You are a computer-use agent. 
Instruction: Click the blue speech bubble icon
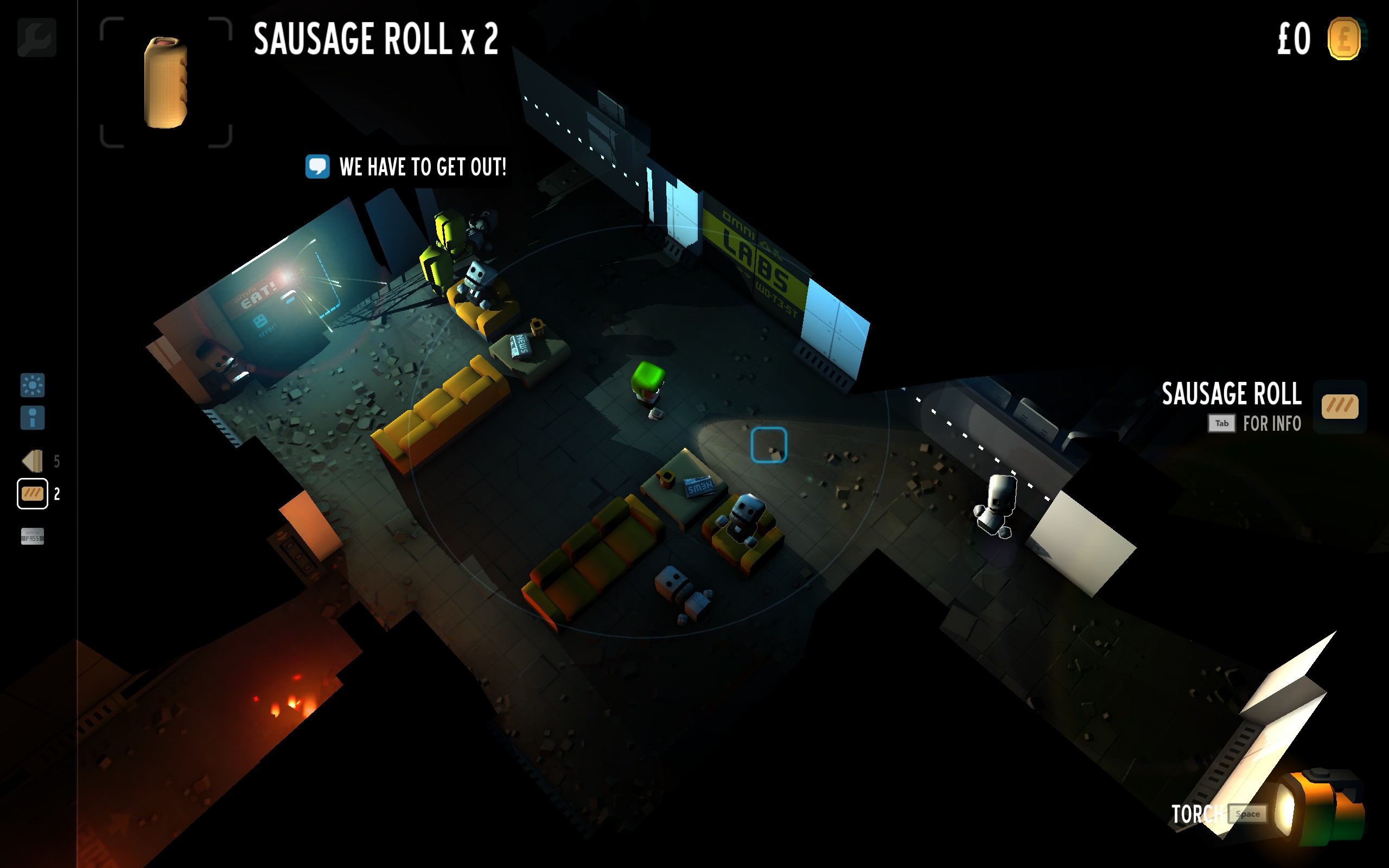(x=317, y=167)
